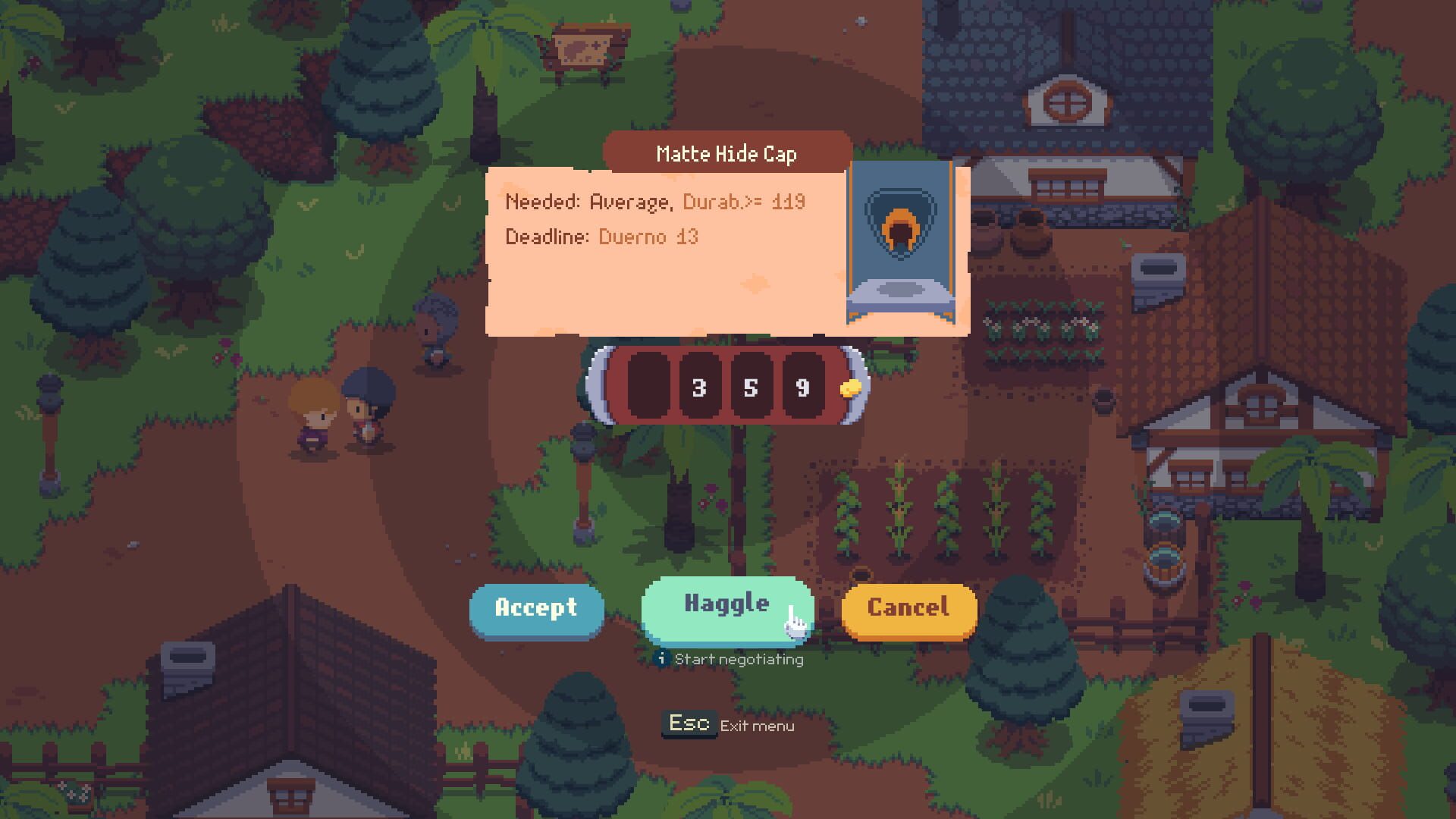Click the digit 9 on the price sign

tap(803, 388)
